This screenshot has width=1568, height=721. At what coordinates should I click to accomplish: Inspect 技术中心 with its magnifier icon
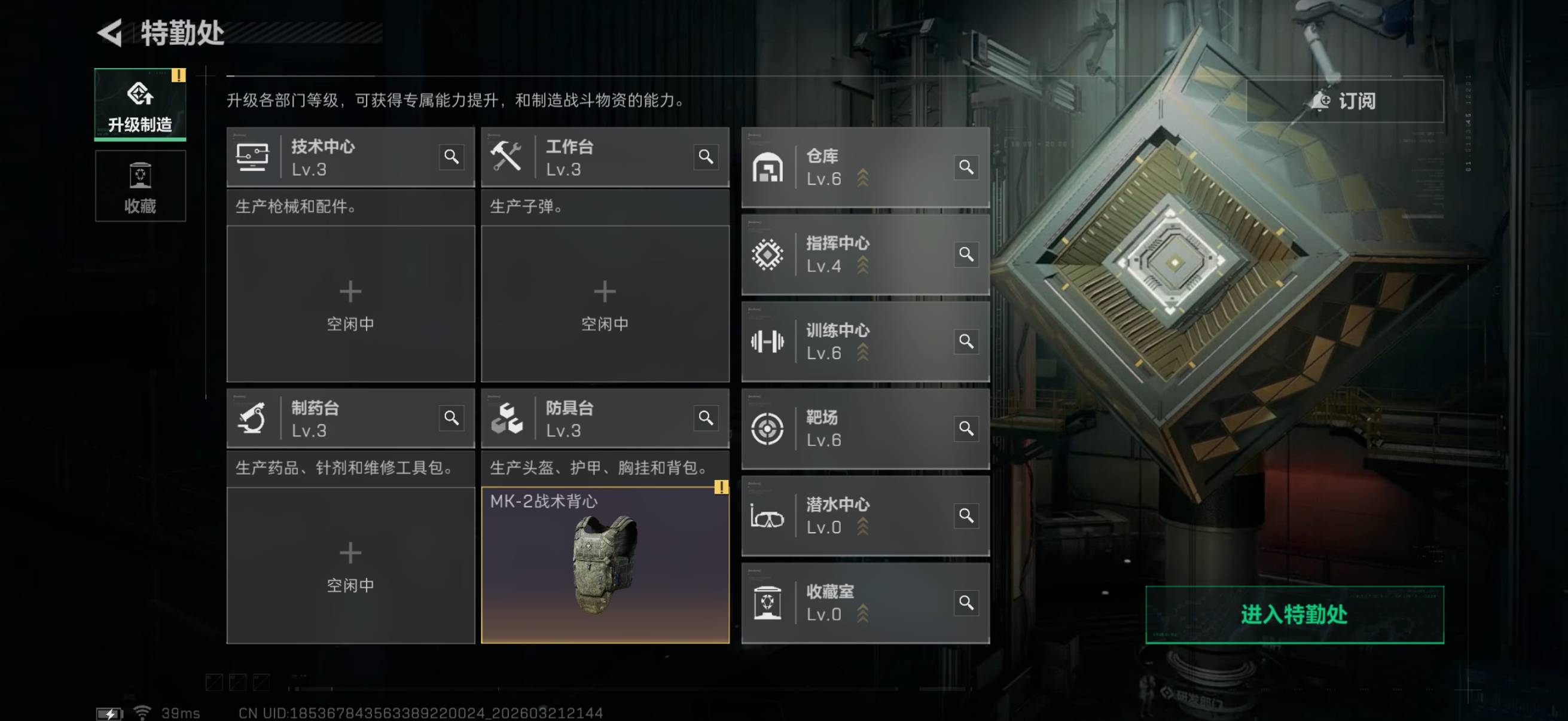(x=451, y=157)
